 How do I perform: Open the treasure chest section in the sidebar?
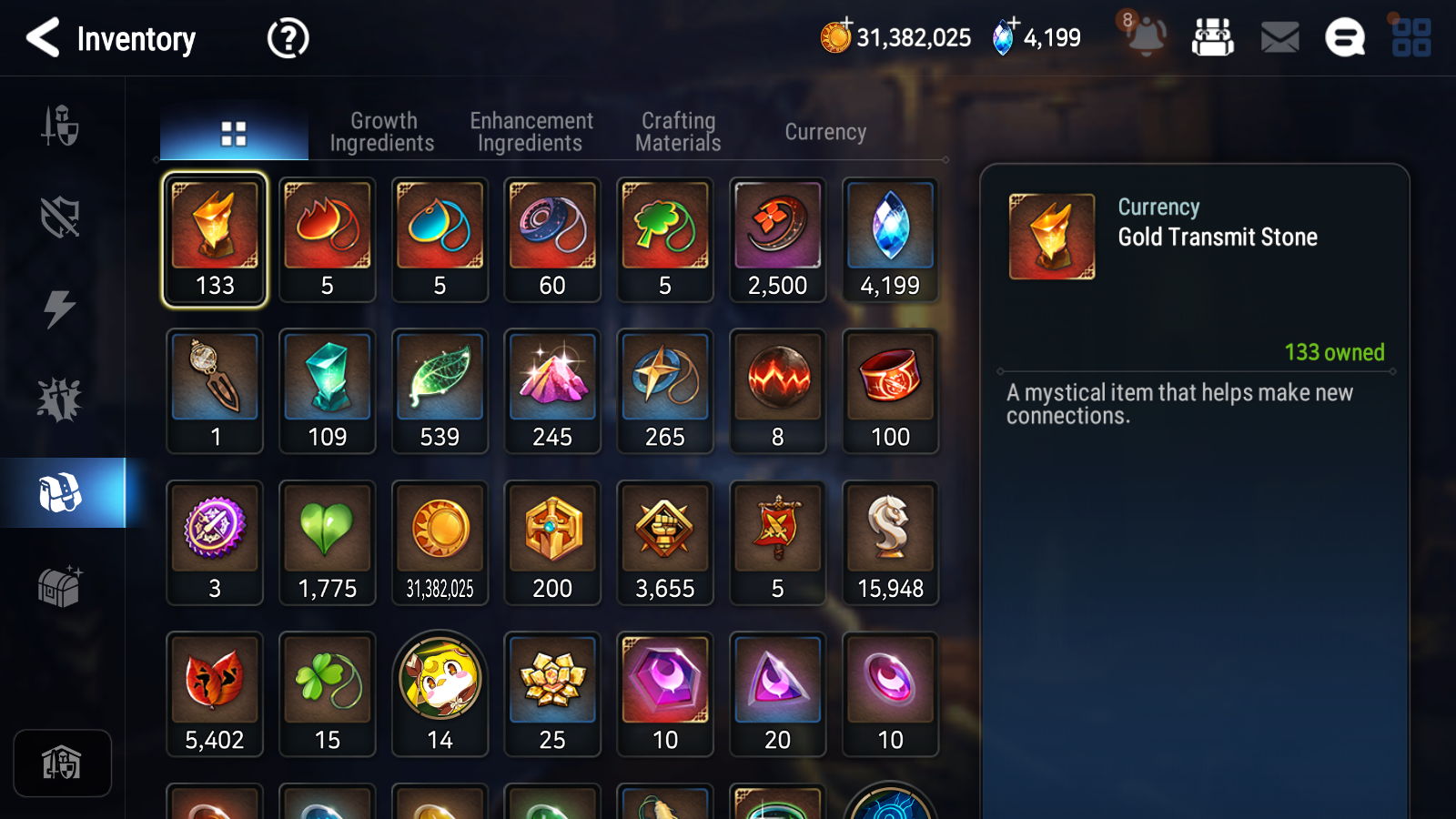(61, 586)
